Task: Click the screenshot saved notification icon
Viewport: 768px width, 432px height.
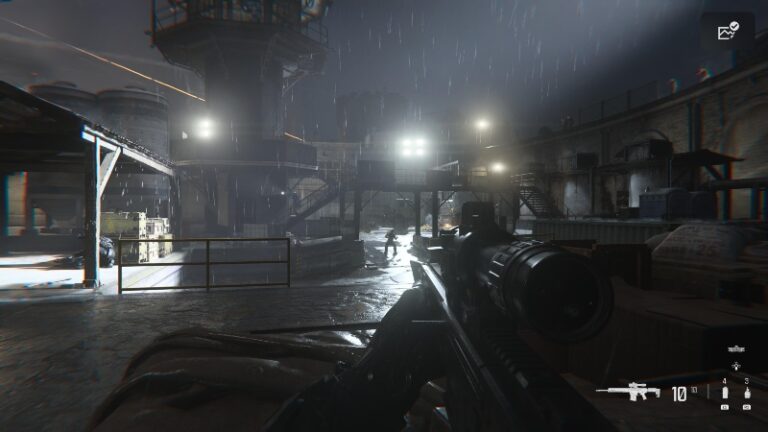Action: pyautogui.click(x=727, y=32)
